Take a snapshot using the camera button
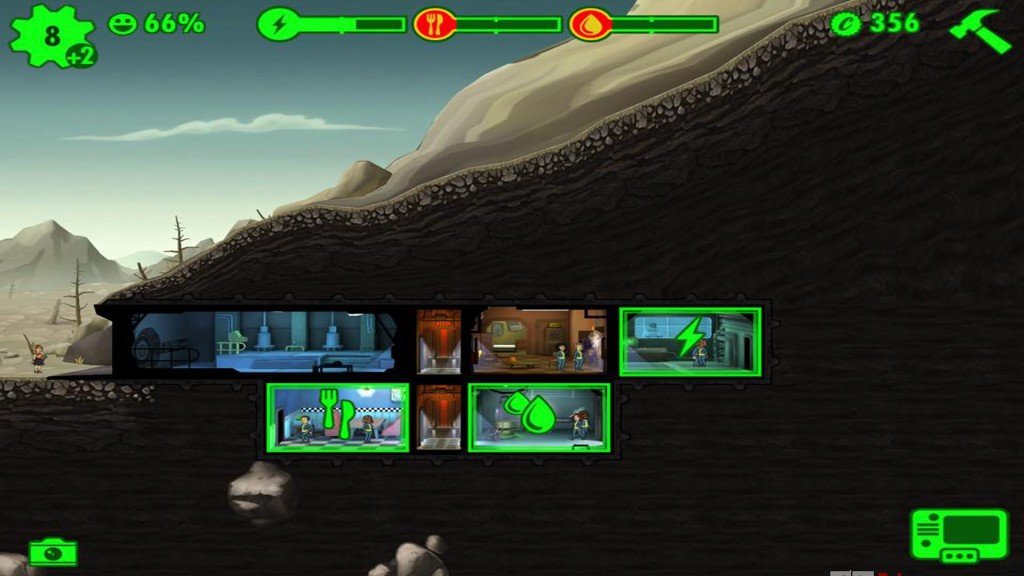The width and height of the screenshot is (1024, 576). click(53, 551)
